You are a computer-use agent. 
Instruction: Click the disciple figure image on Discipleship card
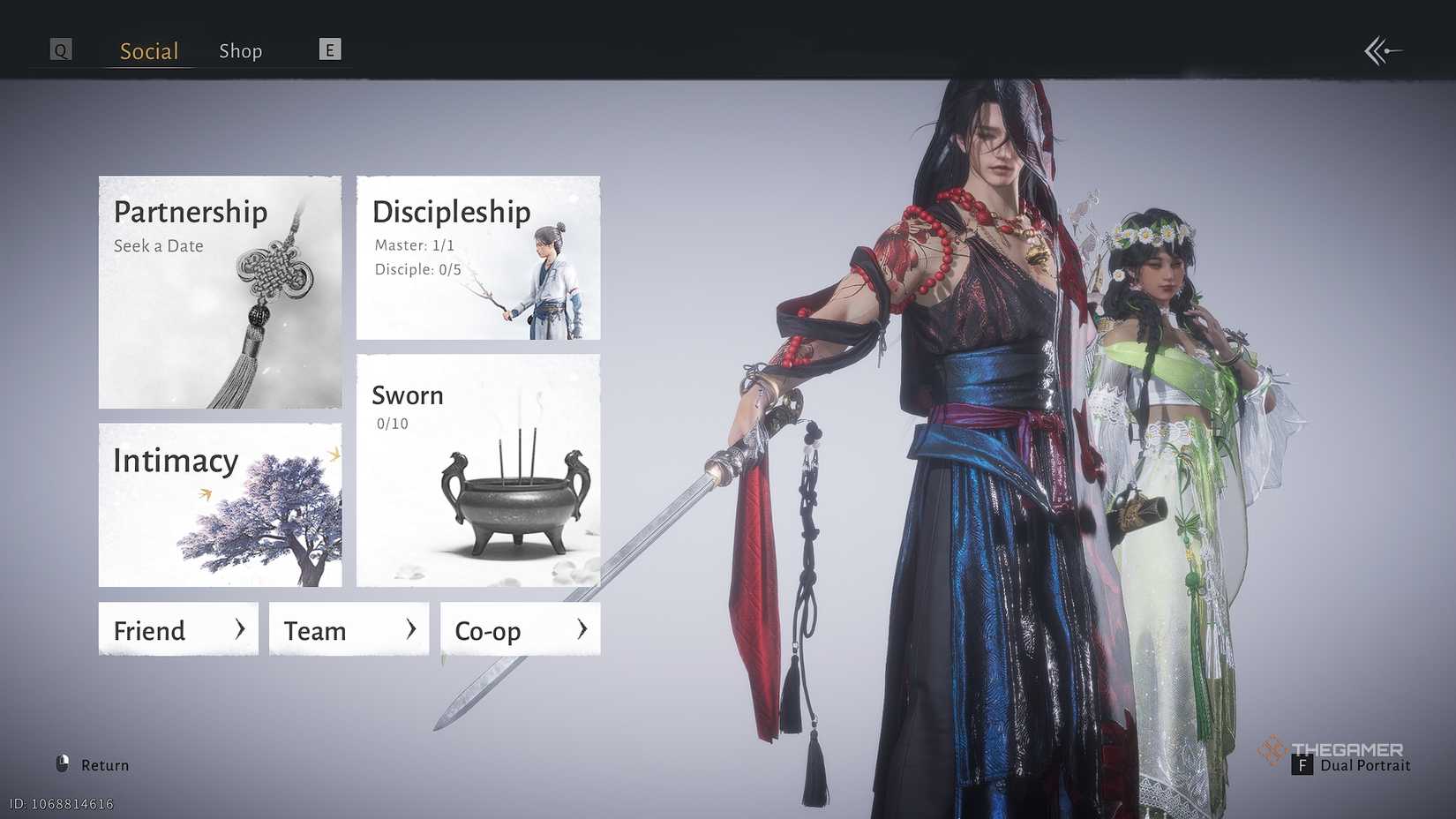(x=552, y=274)
